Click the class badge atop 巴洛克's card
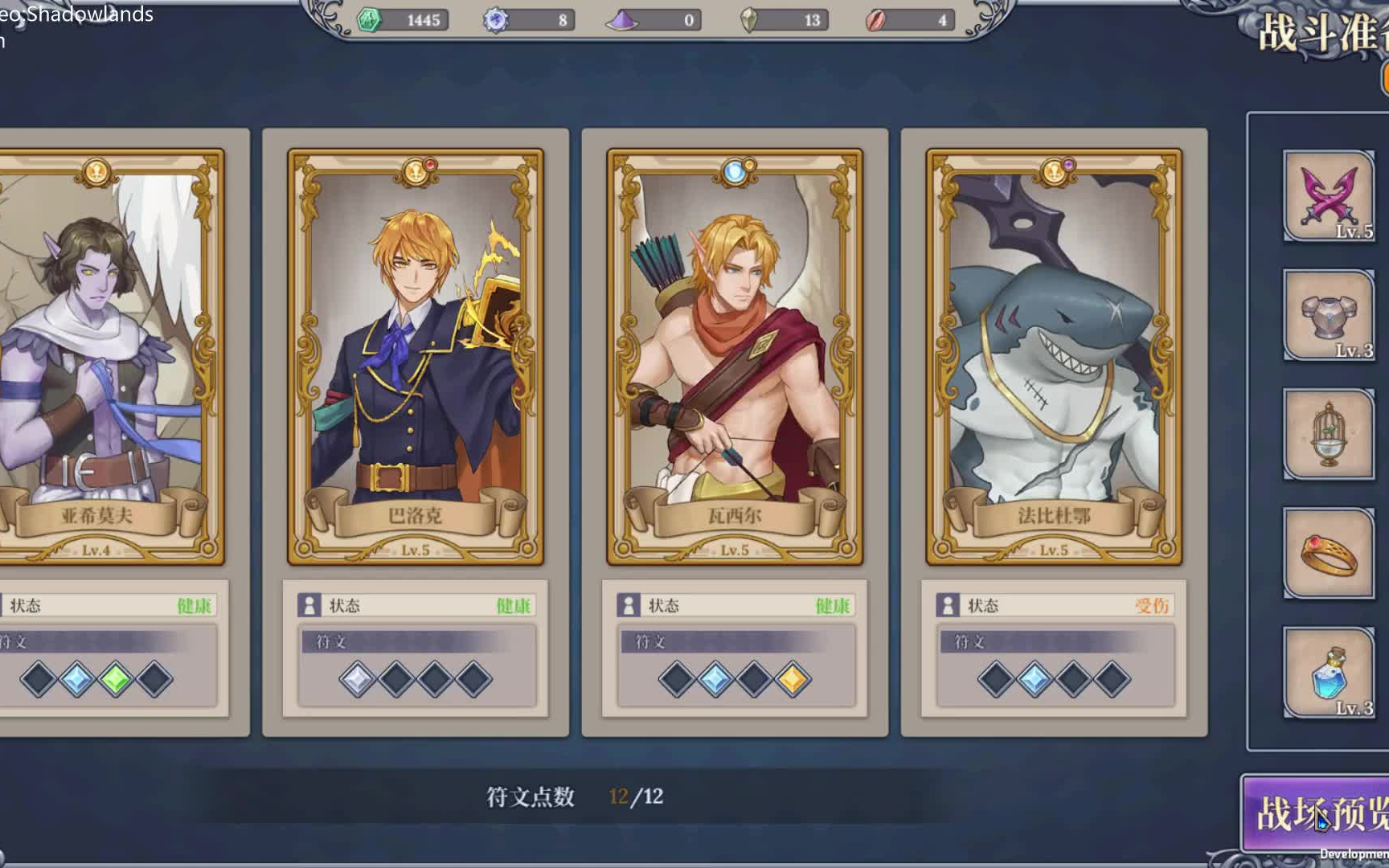1389x868 pixels. [416, 172]
